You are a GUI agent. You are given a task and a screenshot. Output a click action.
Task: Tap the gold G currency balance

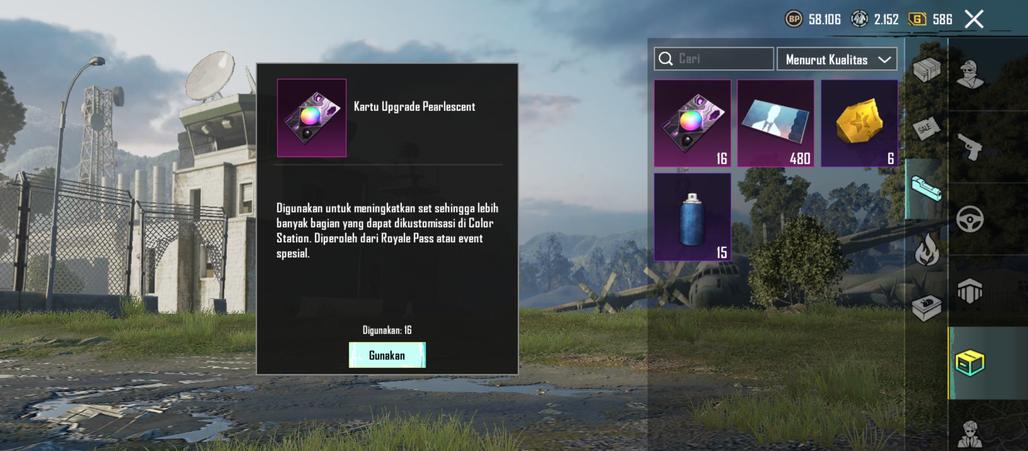point(930,19)
